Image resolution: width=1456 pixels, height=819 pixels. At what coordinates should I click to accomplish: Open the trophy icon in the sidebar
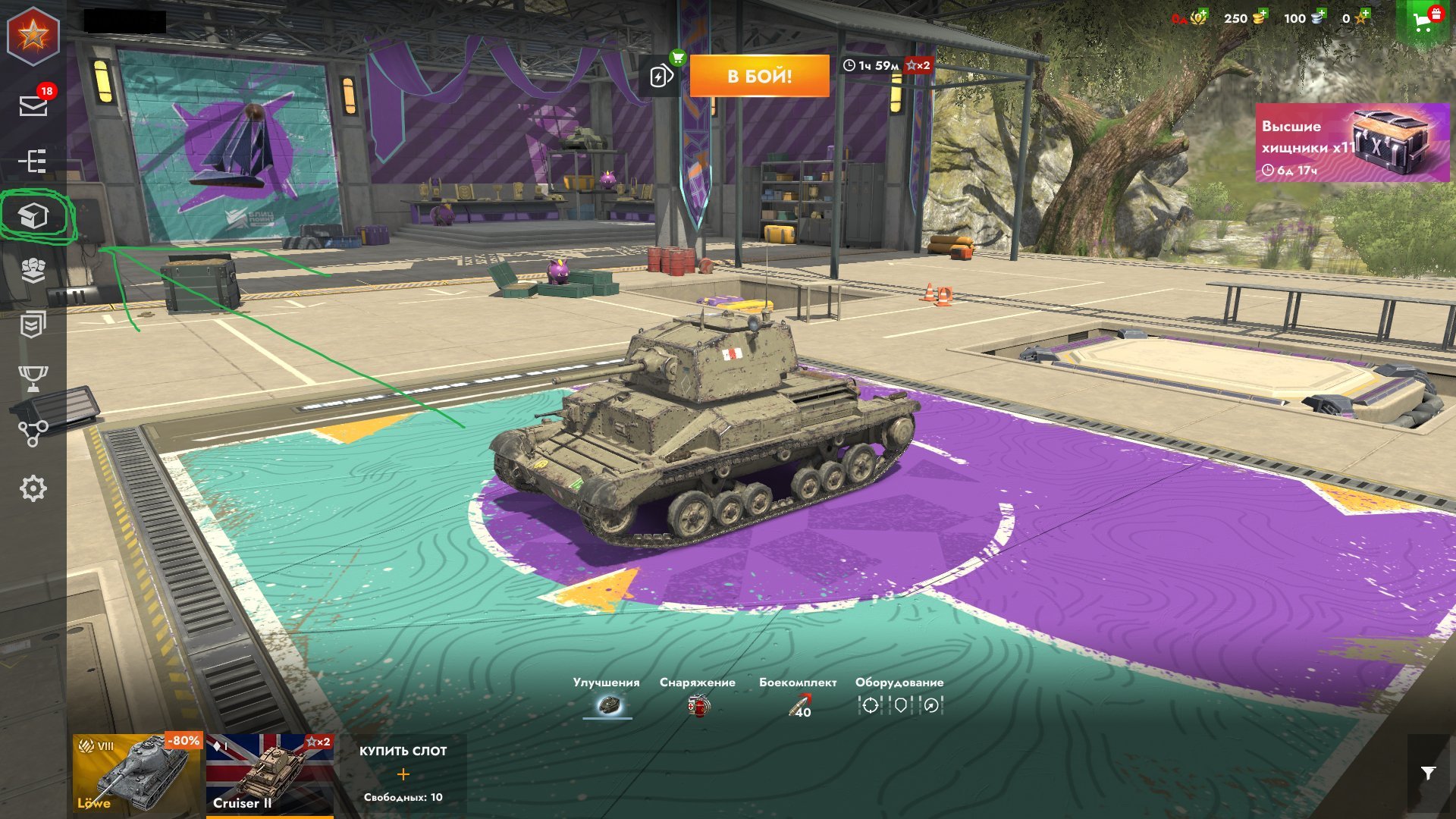pyautogui.click(x=33, y=378)
